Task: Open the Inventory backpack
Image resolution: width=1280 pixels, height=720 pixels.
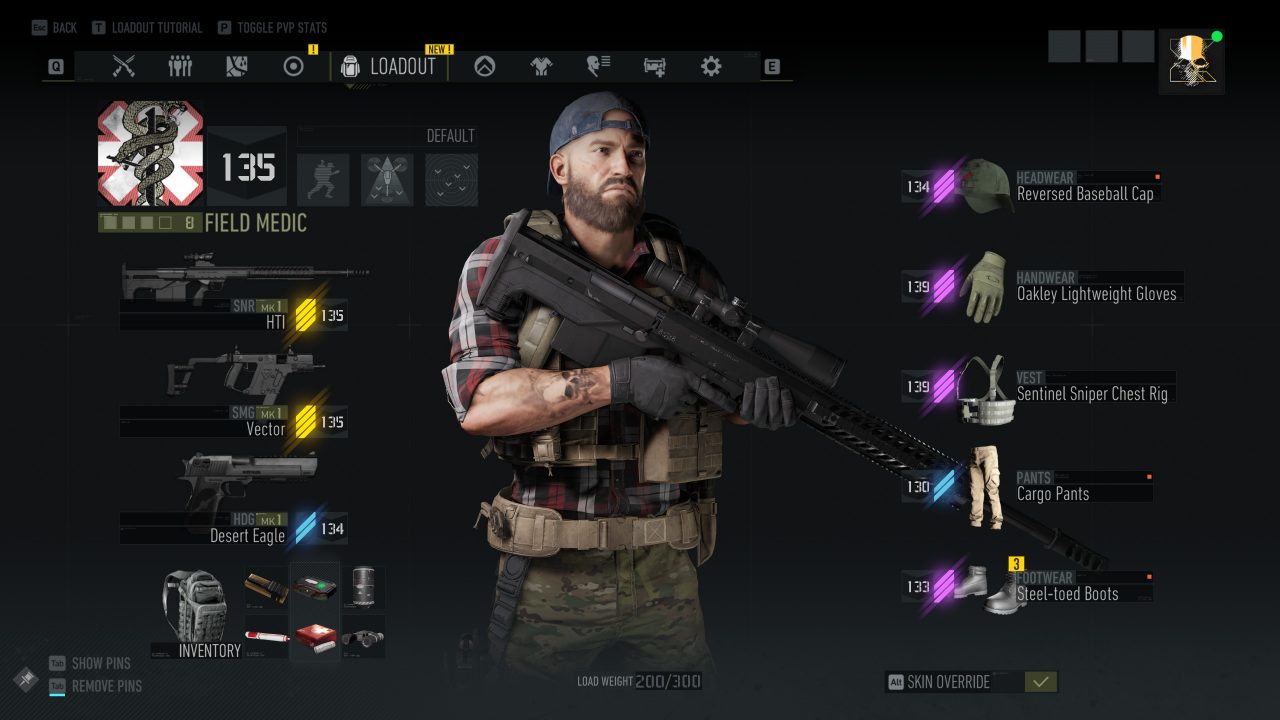Action: coord(197,612)
